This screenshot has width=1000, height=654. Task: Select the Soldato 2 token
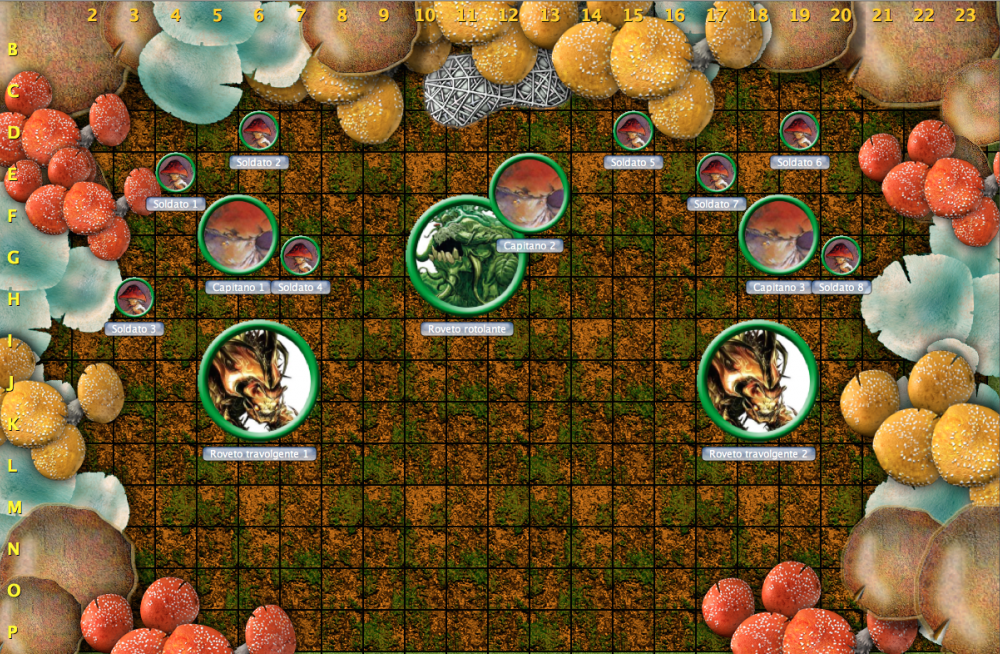[x=259, y=131]
